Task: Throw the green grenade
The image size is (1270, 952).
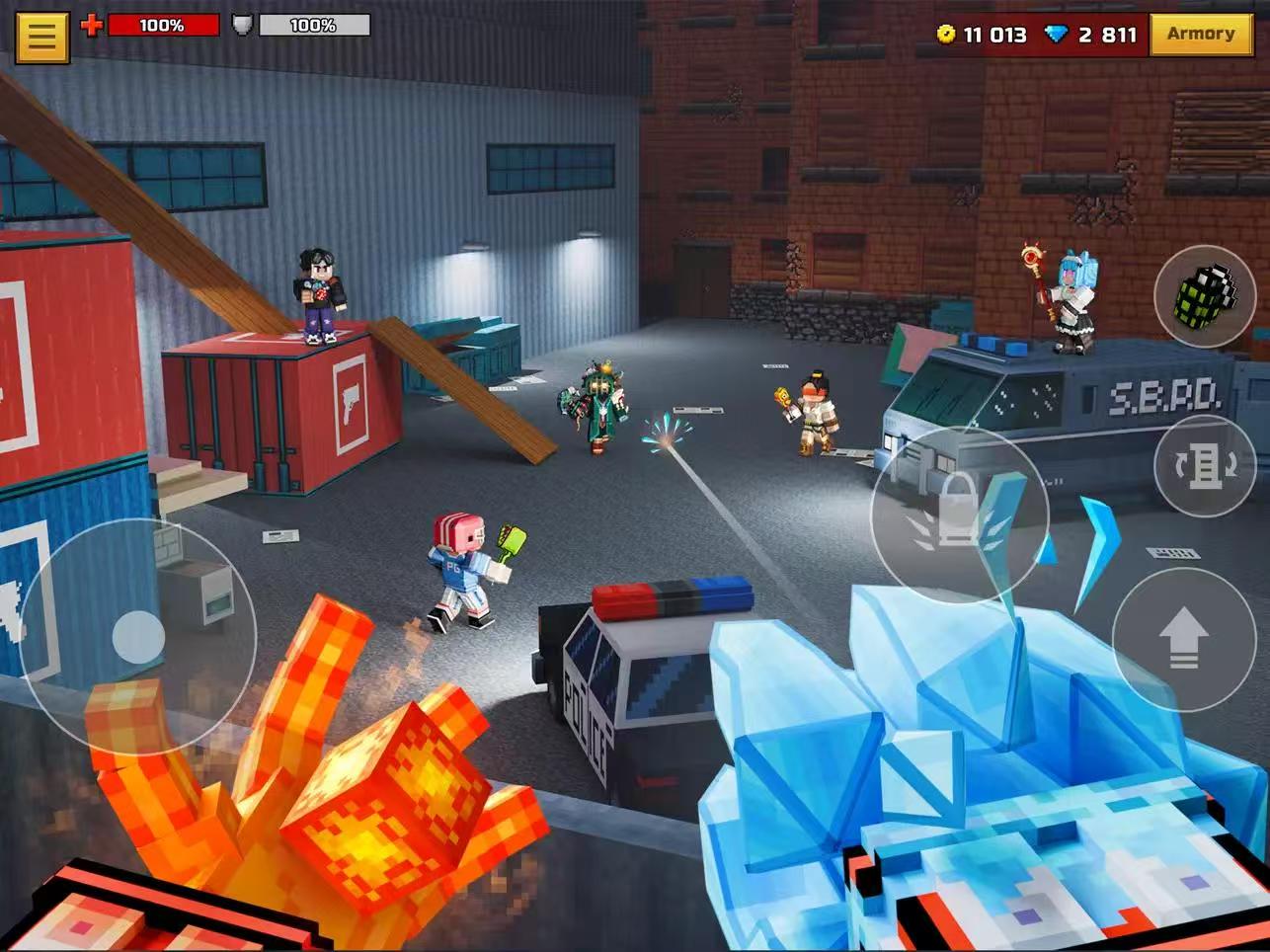Action: (x=1204, y=296)
